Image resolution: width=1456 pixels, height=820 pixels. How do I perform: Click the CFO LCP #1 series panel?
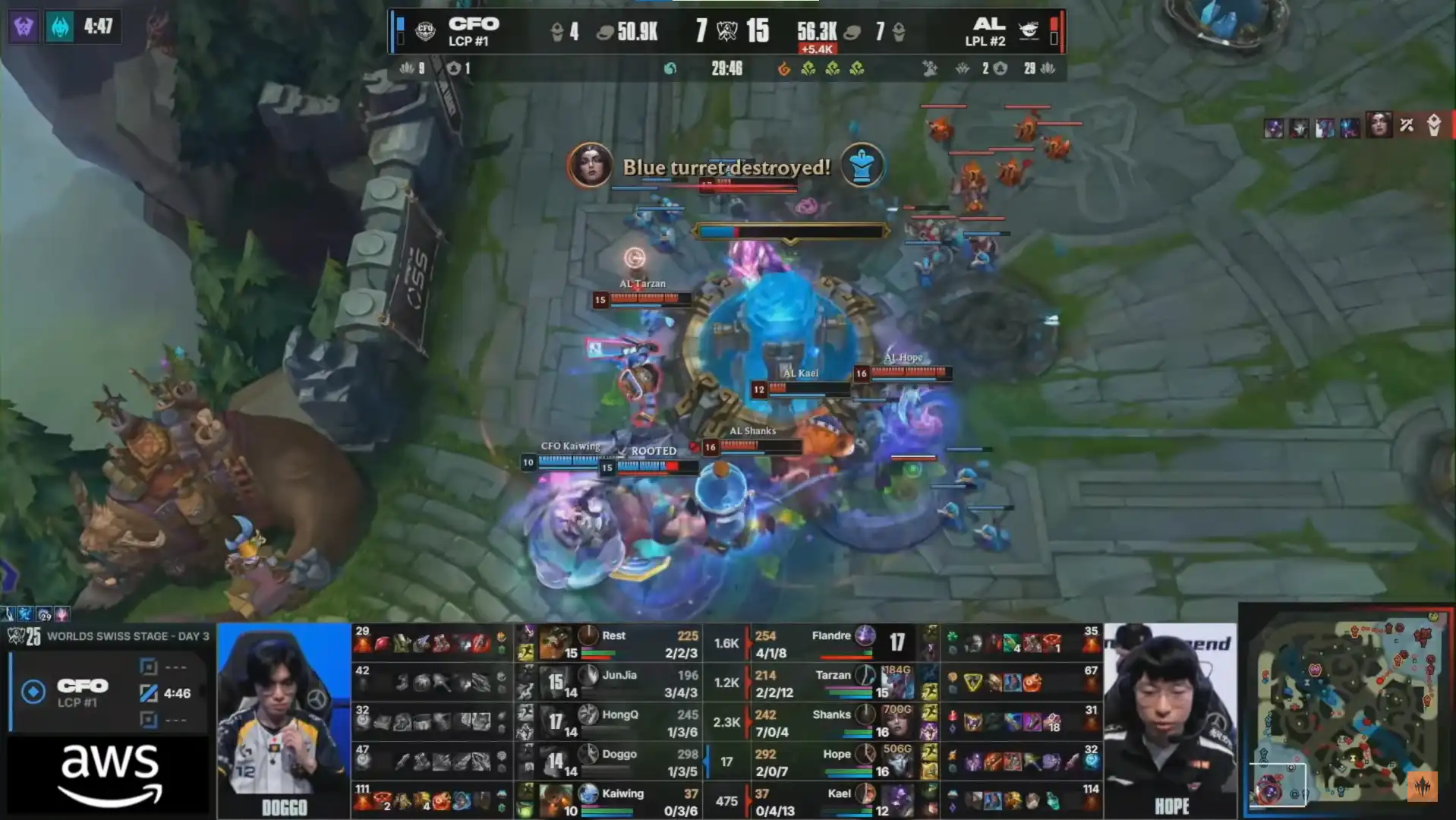point(108,692)
